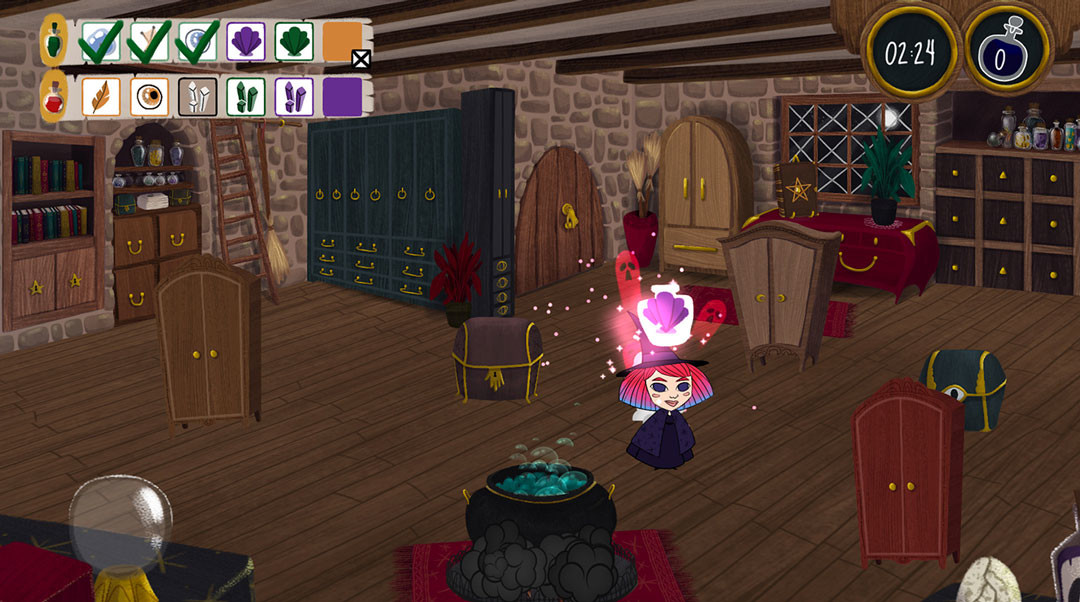Select the purple crystals ingredient slot
1080x602 pixels.
(x=294, y=97)
